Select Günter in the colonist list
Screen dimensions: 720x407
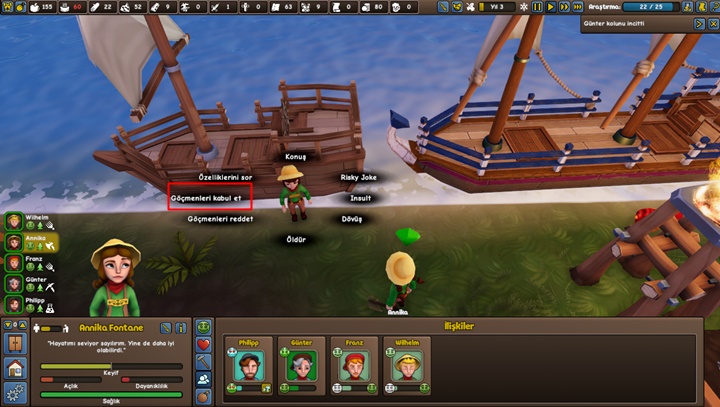point(14,284)
